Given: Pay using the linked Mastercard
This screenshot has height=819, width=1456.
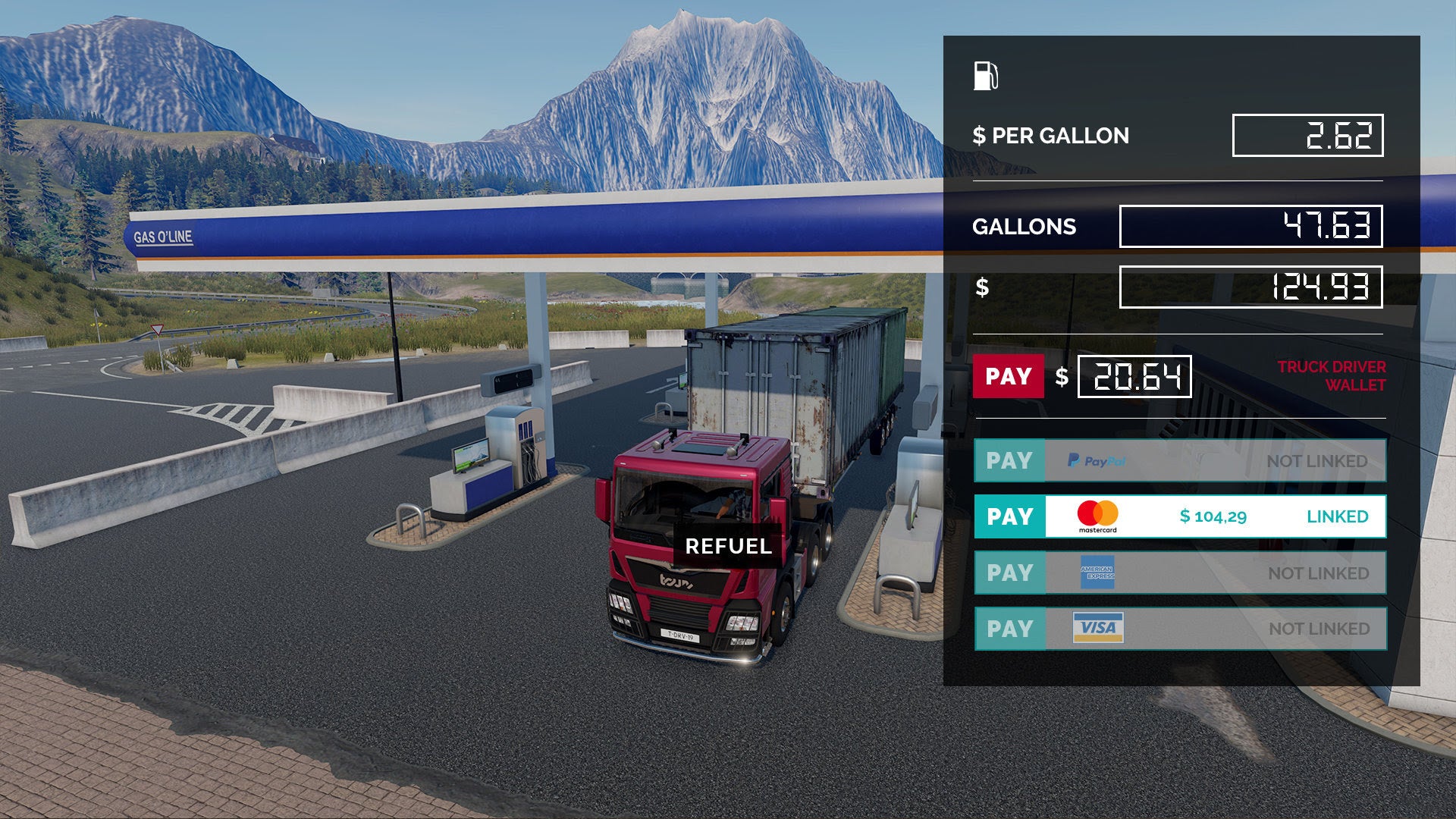Looking at the screenshot, I should click(x=1009, y=516).
